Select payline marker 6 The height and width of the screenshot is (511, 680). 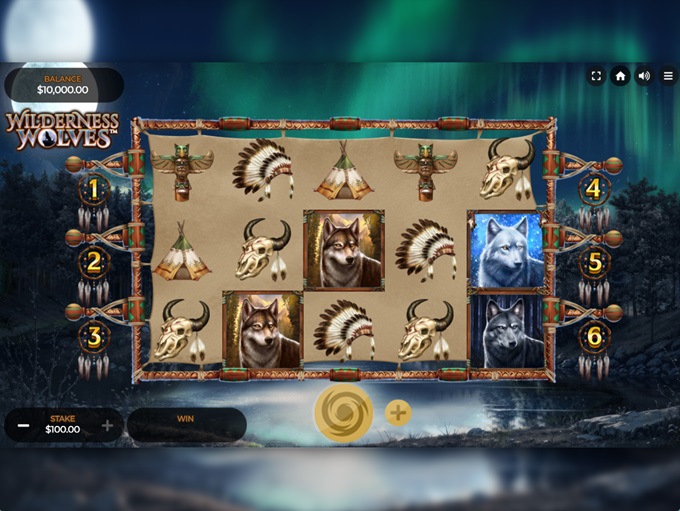click(x=594, y=336)
